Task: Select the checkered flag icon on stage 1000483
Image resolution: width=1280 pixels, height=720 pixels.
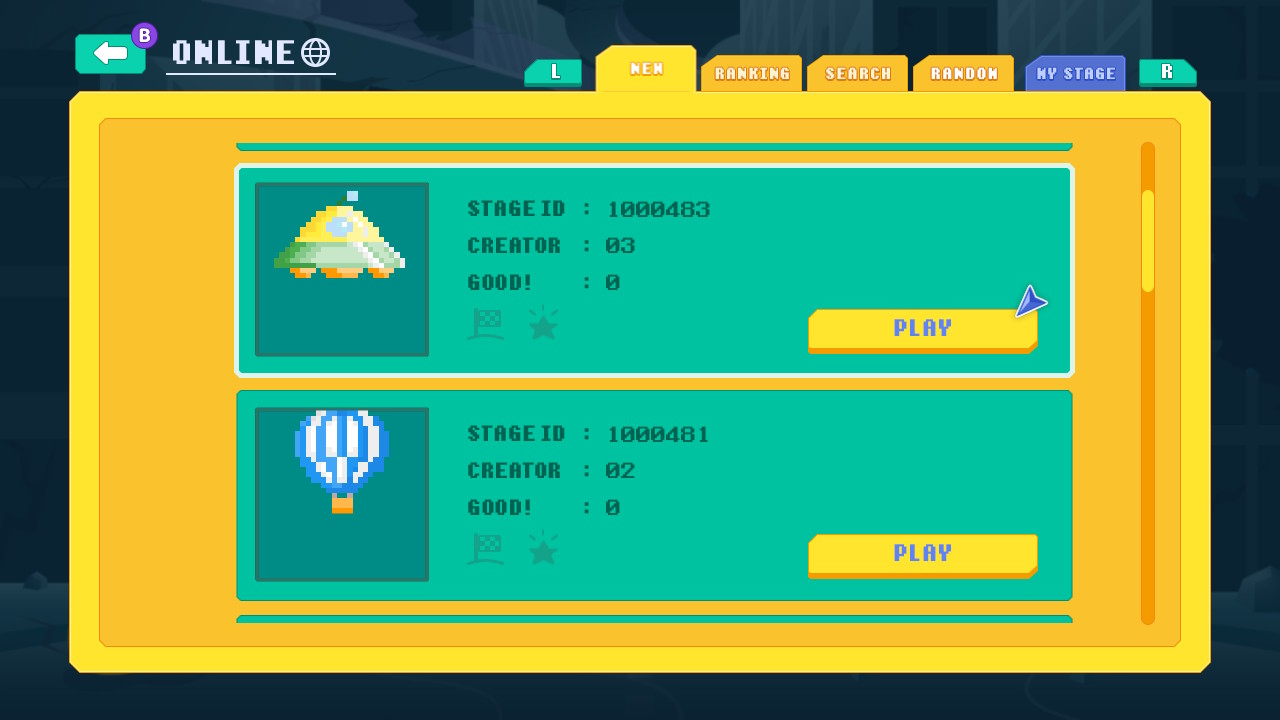Action: tap(487, 322)
